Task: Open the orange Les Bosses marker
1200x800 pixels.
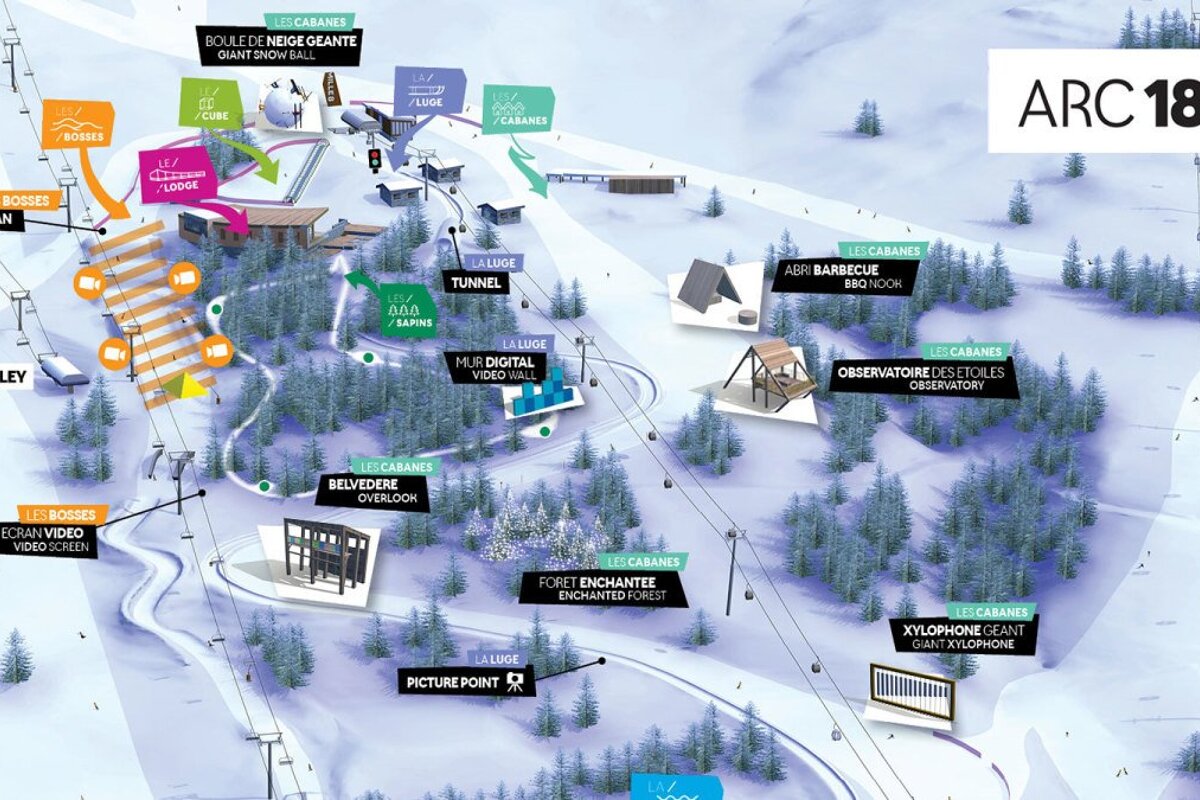Action: [x=77, y=125]
